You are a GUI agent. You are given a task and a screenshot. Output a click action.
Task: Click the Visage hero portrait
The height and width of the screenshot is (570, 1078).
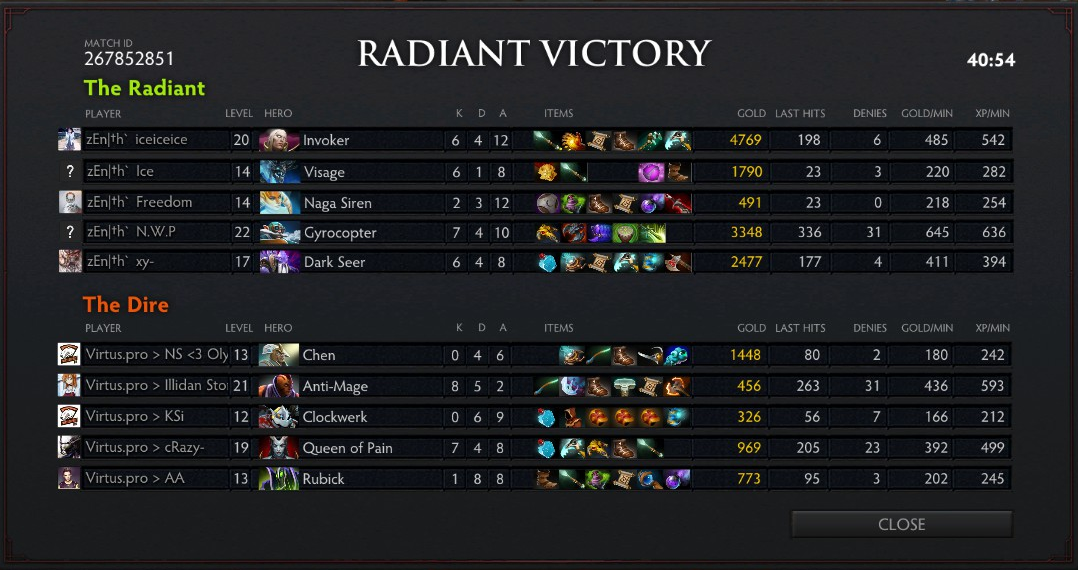tap(279, 172)
